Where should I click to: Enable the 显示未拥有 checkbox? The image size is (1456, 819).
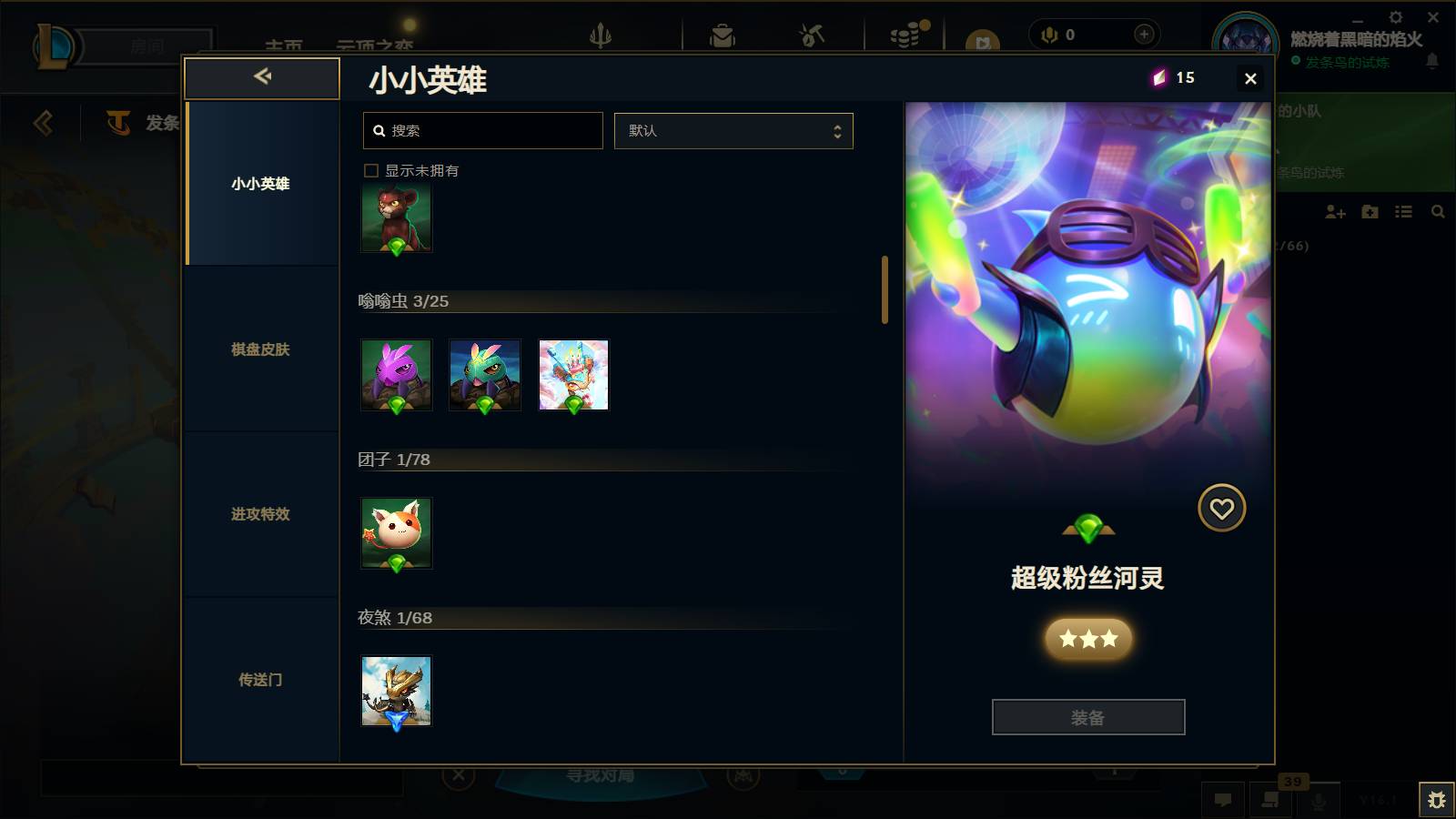[x=370, y=169]
